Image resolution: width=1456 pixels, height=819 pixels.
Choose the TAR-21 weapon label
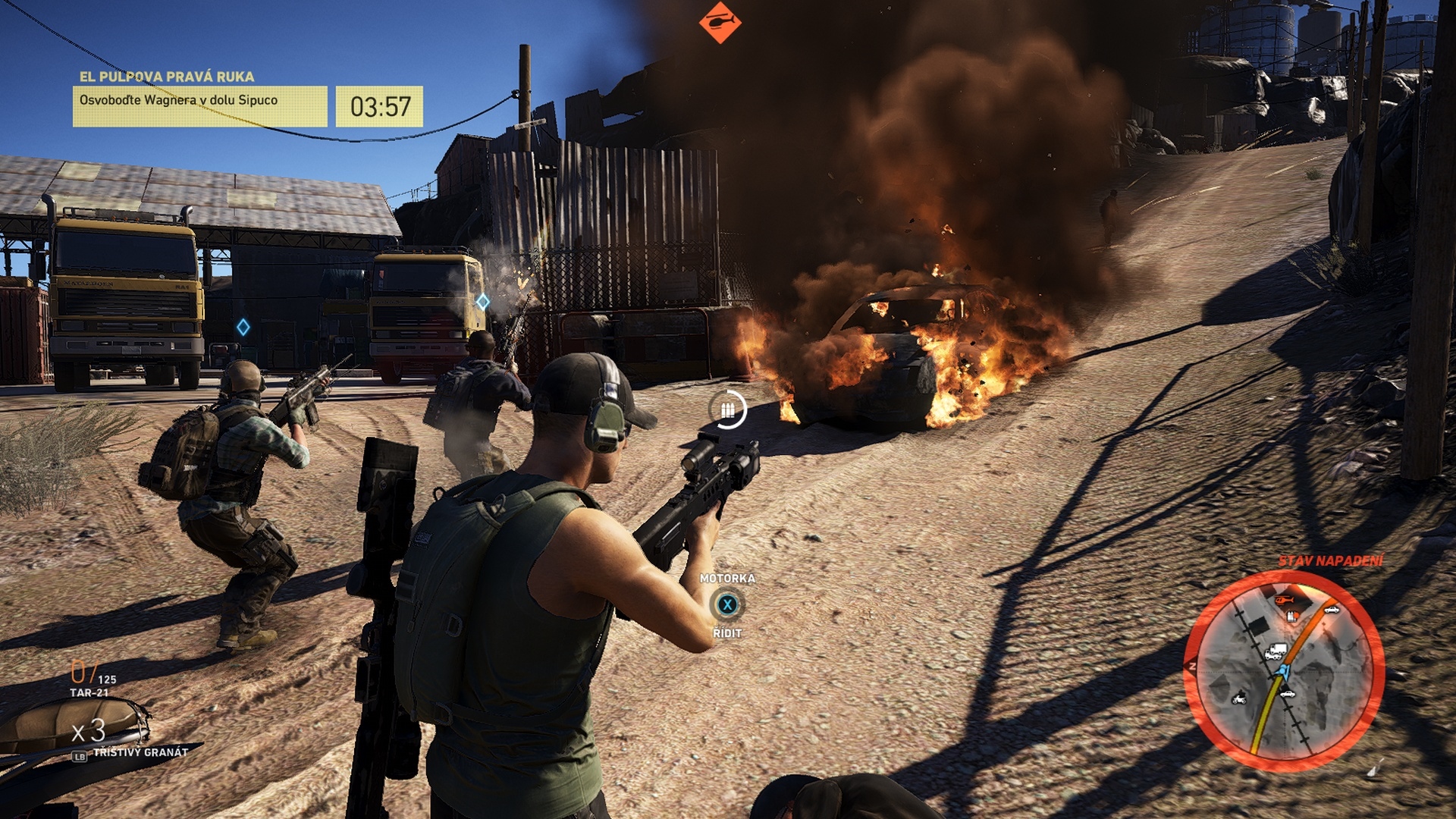point(89,692)
